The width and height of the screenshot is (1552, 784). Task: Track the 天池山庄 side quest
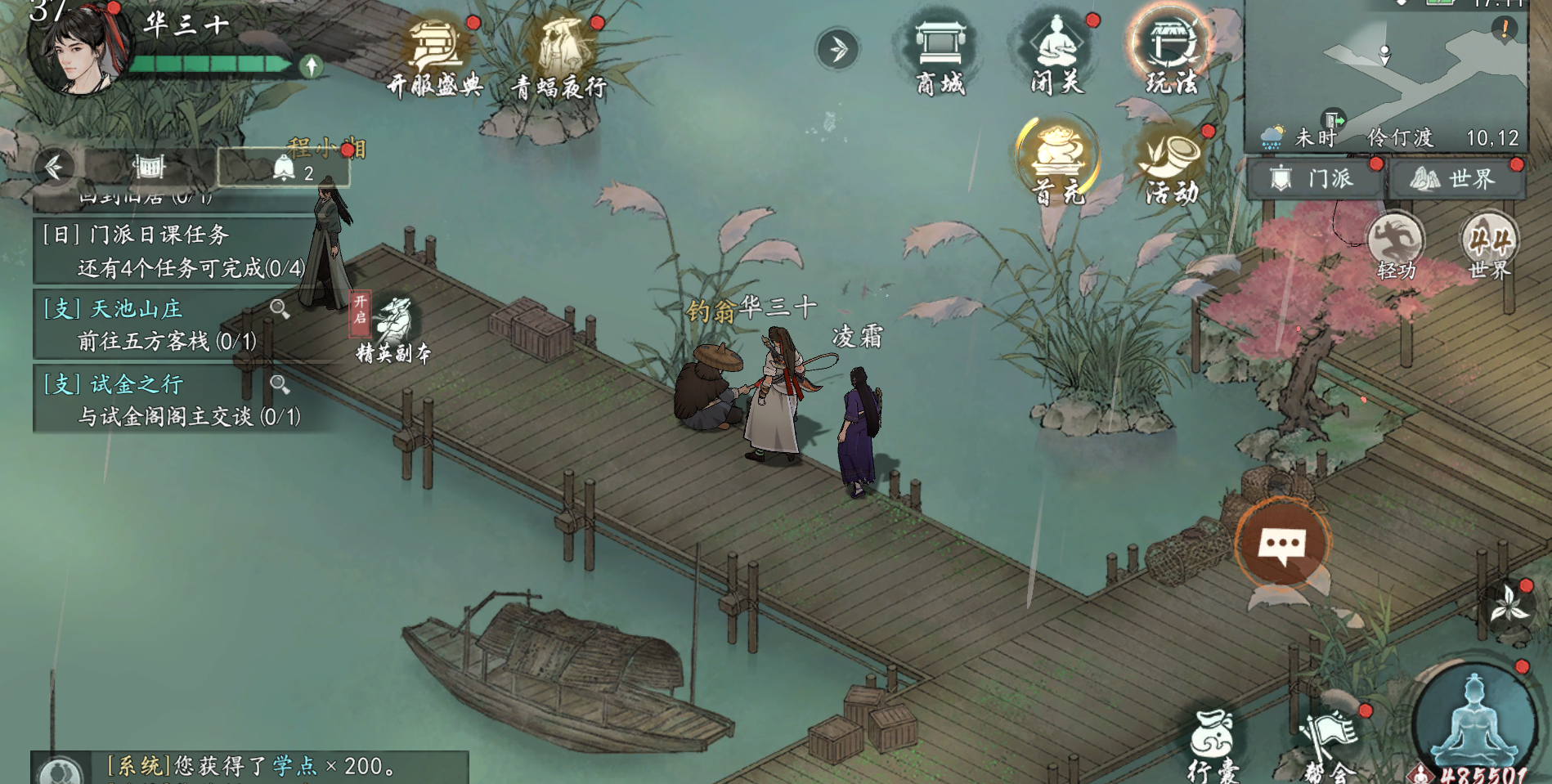point(155,325)
